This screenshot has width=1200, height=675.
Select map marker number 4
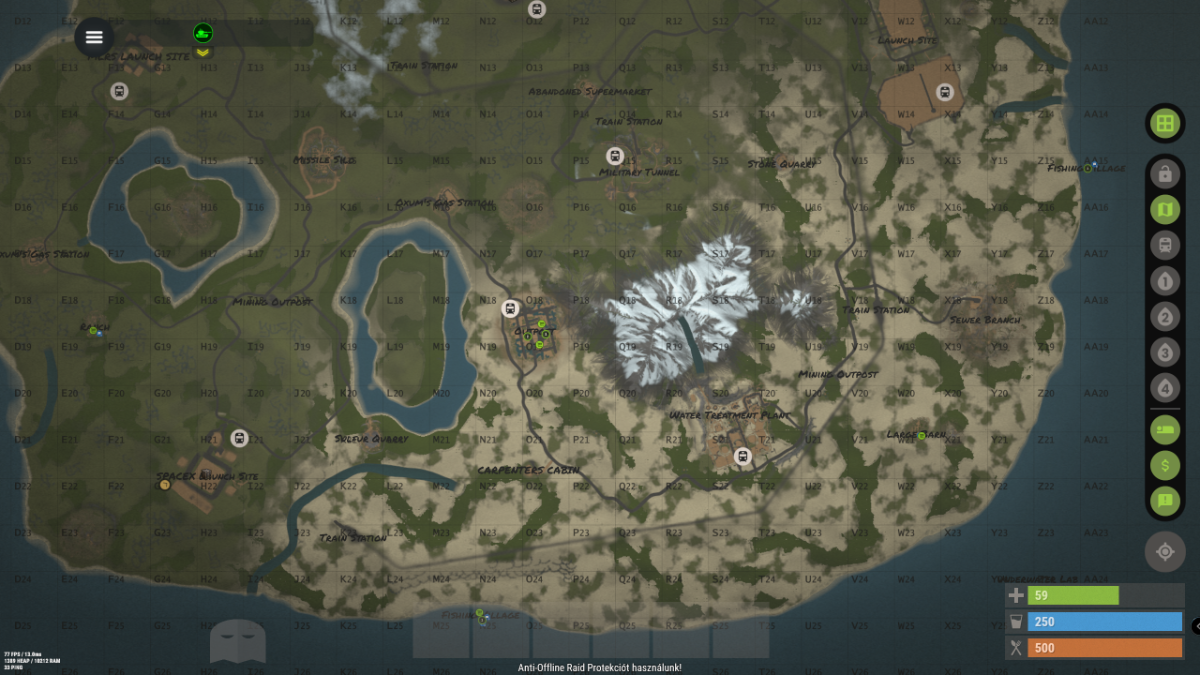tap(1164, 387)
